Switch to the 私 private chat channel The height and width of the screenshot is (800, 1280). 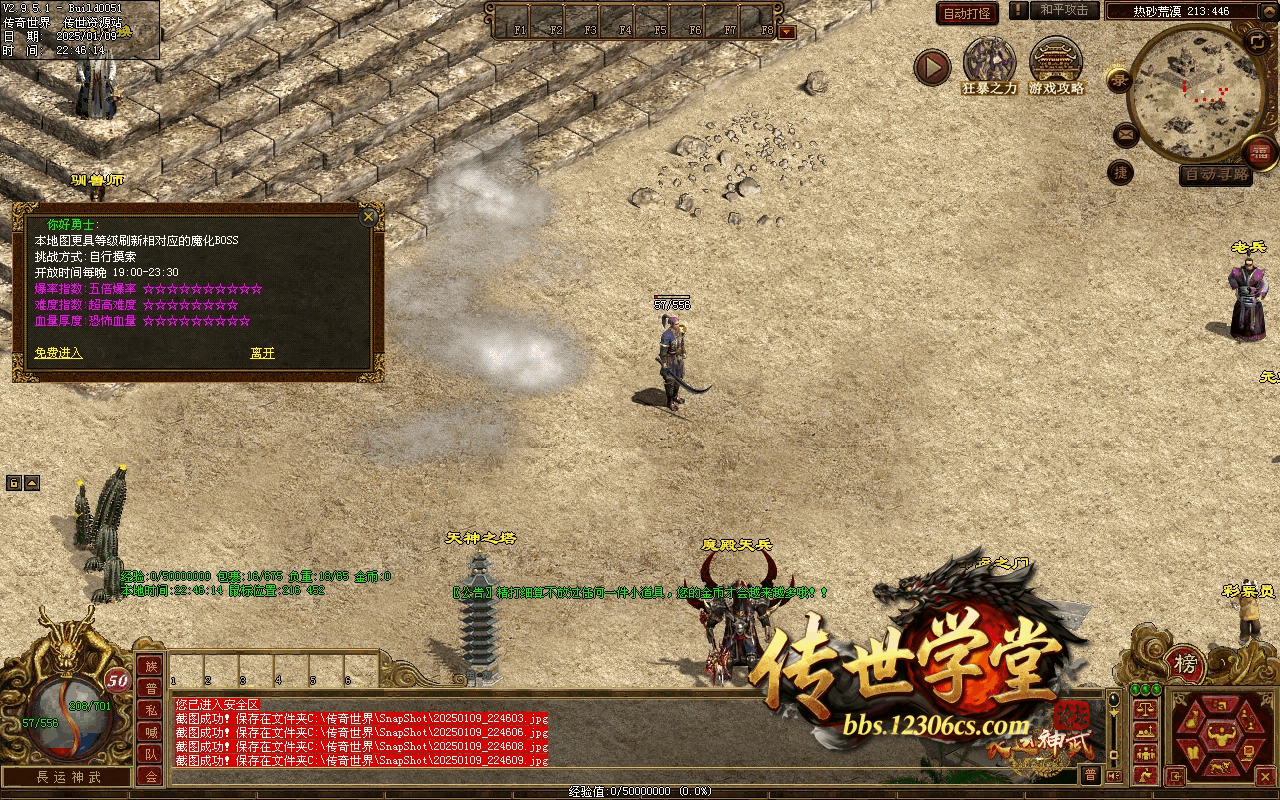point(150,710)
